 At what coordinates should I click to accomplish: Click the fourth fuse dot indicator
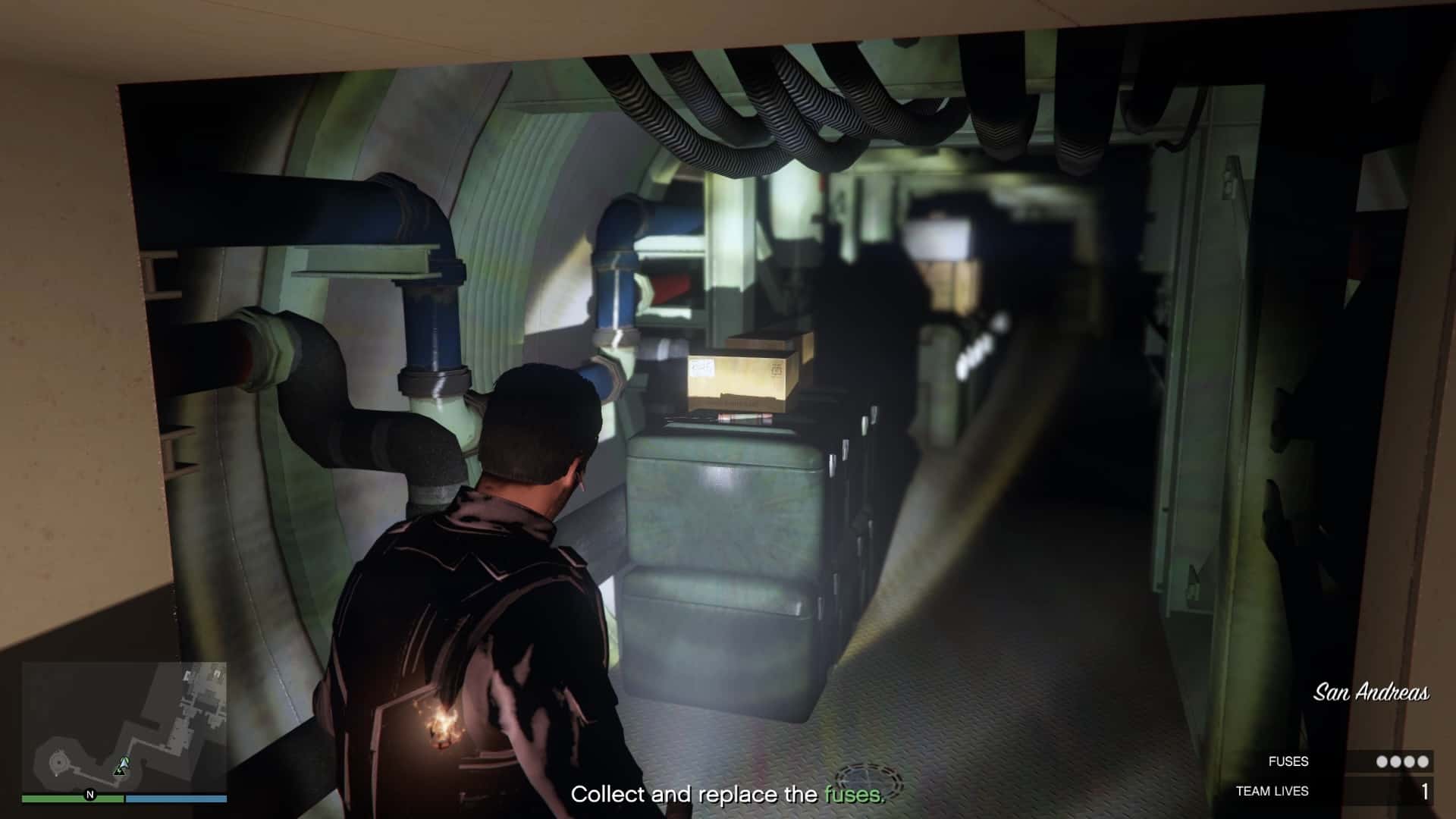coord(1423,761)
